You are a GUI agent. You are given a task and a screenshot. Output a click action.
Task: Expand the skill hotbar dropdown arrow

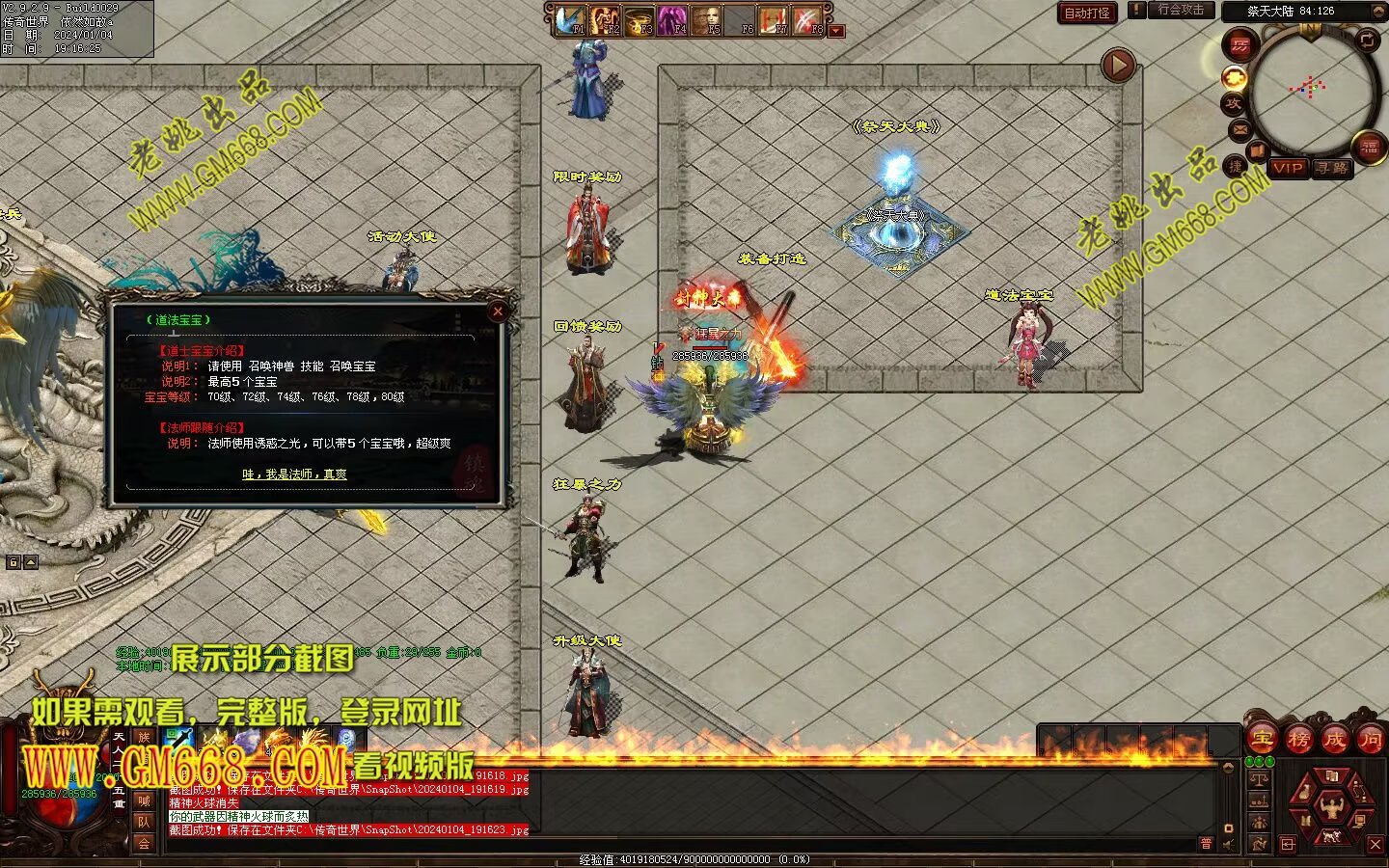[836, 31]
